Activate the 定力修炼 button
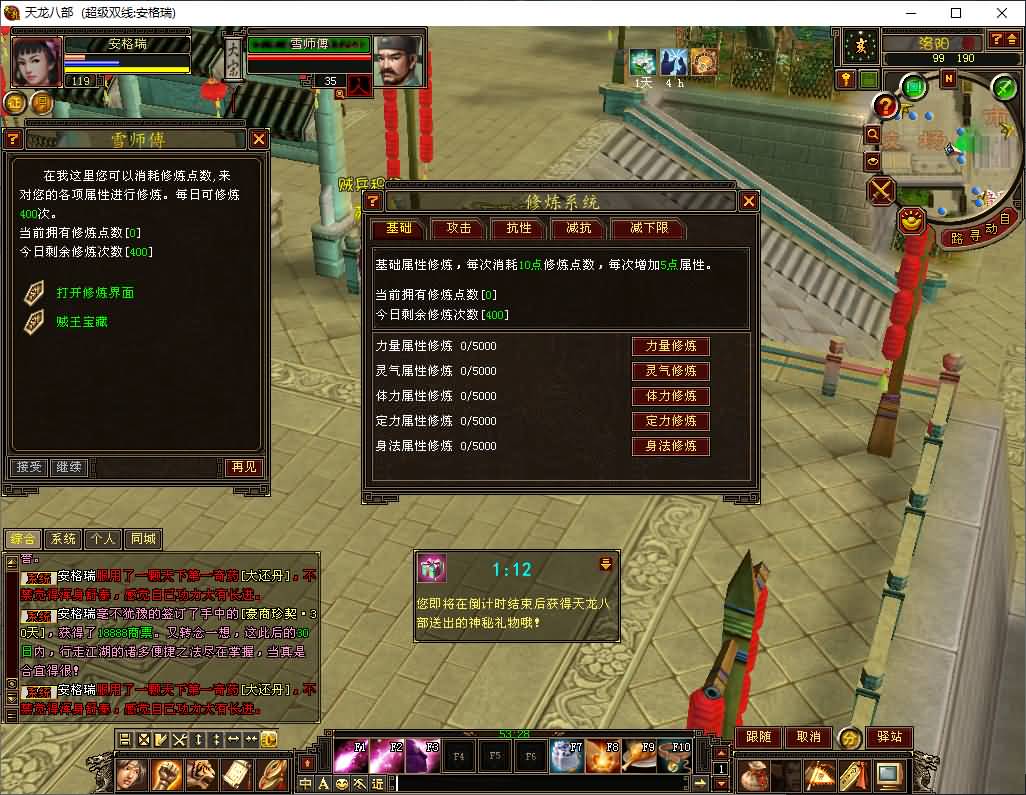This screenshot has height=795, width=1026. pyautogui.click(x=670, y=421)
